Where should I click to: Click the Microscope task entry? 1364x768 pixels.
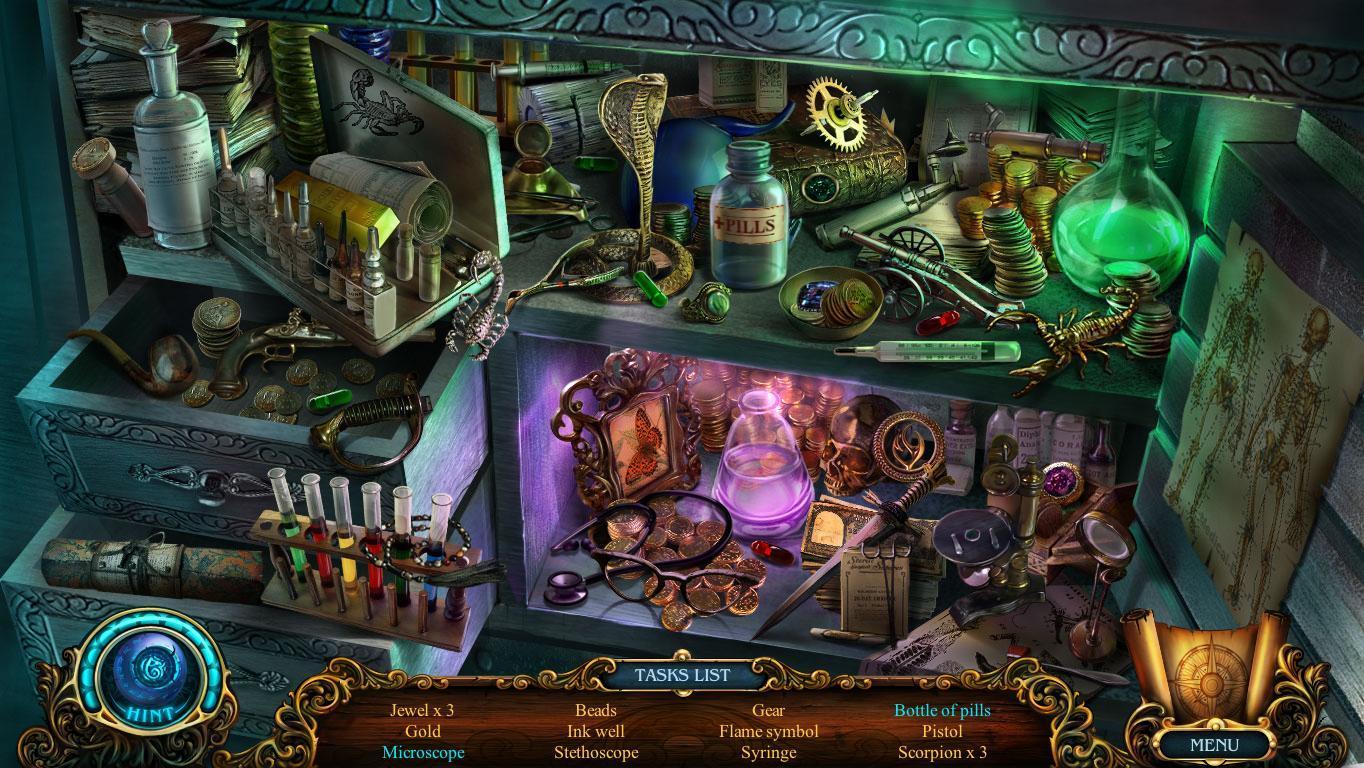422,753
